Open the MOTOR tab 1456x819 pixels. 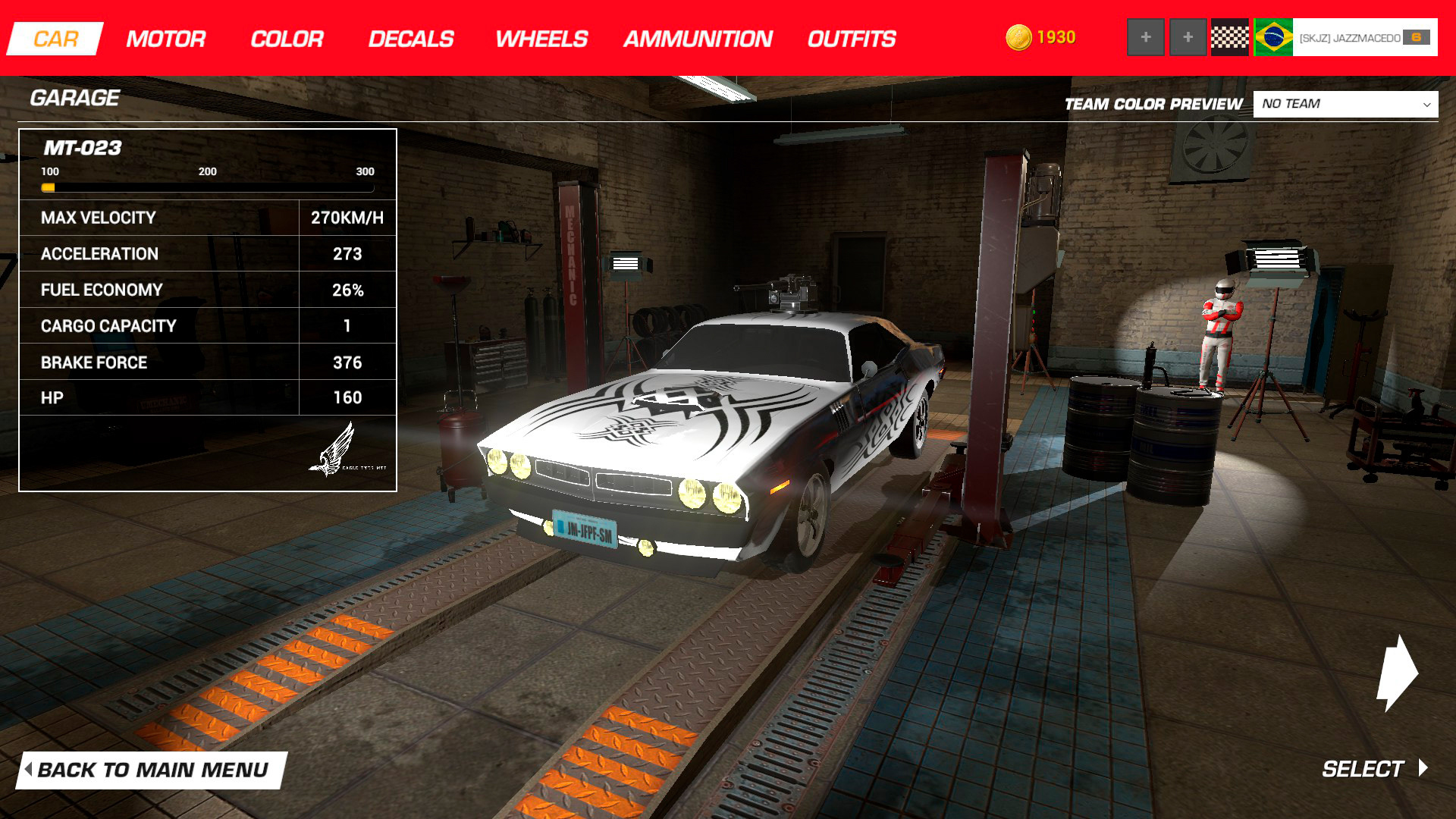tap(165, 39)
